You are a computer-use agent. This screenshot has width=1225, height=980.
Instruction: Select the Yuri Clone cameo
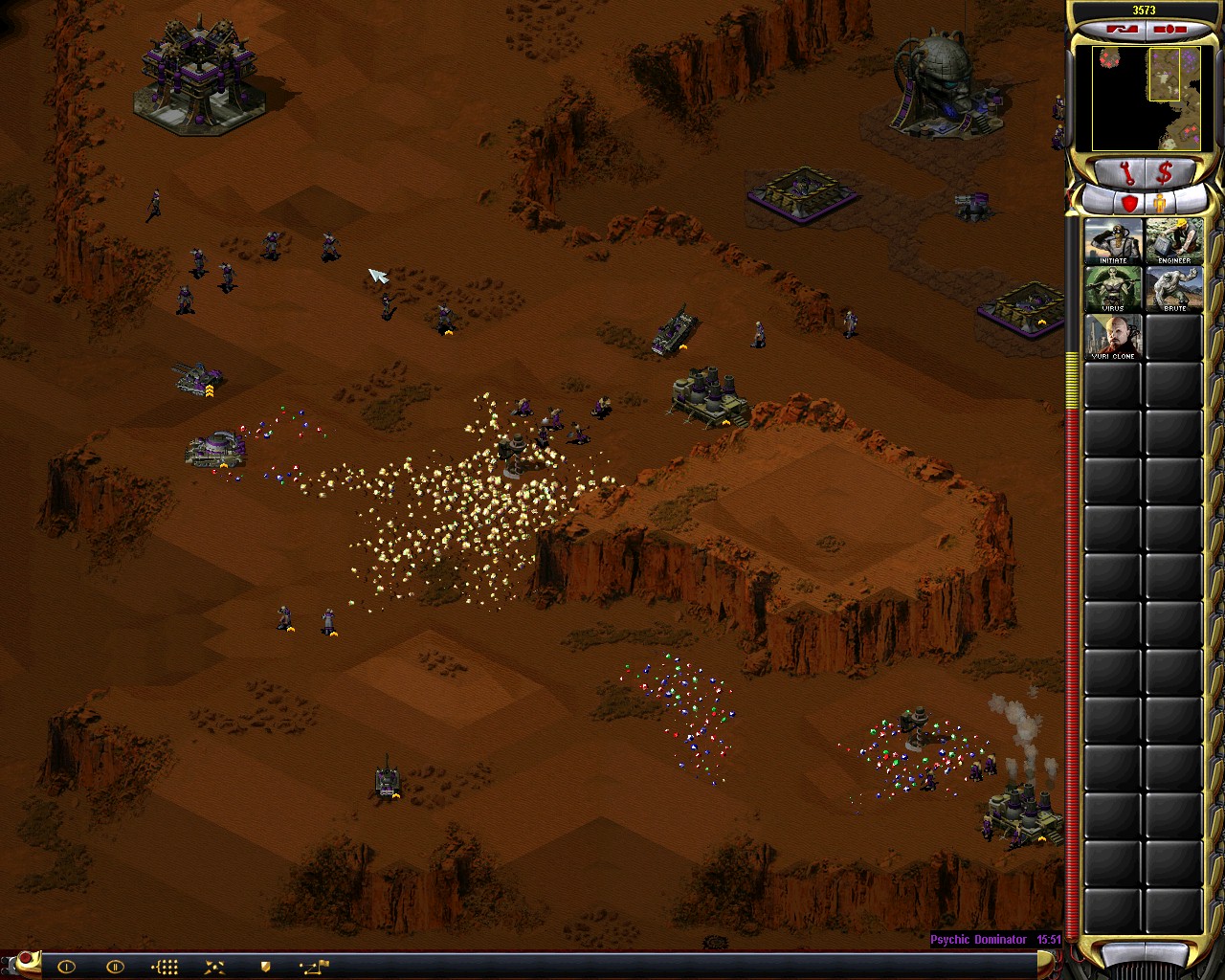[x=1112, y=338]
